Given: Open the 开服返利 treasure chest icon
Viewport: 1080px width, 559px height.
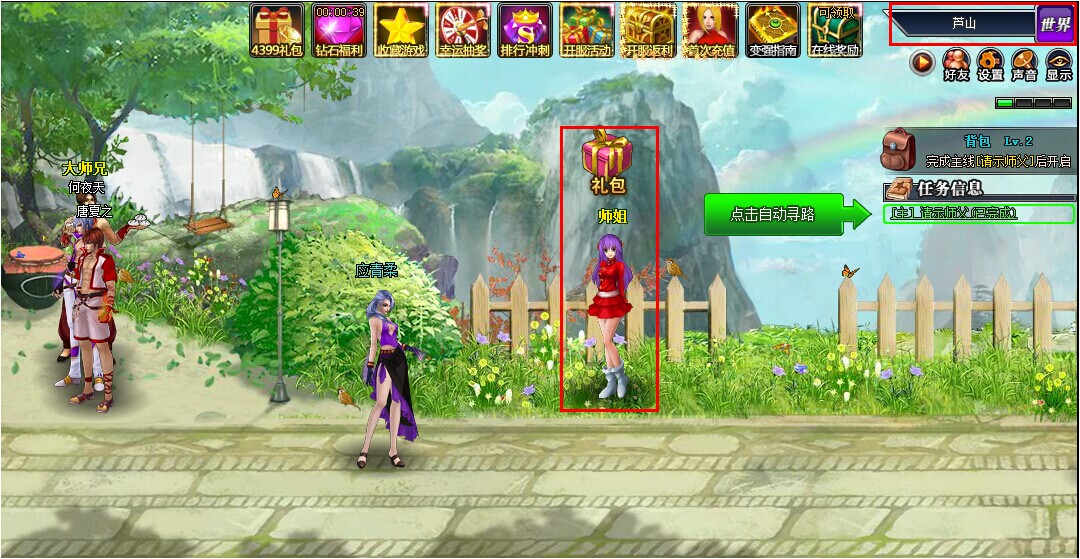Looking at the screenshot, I should (649, 29).
